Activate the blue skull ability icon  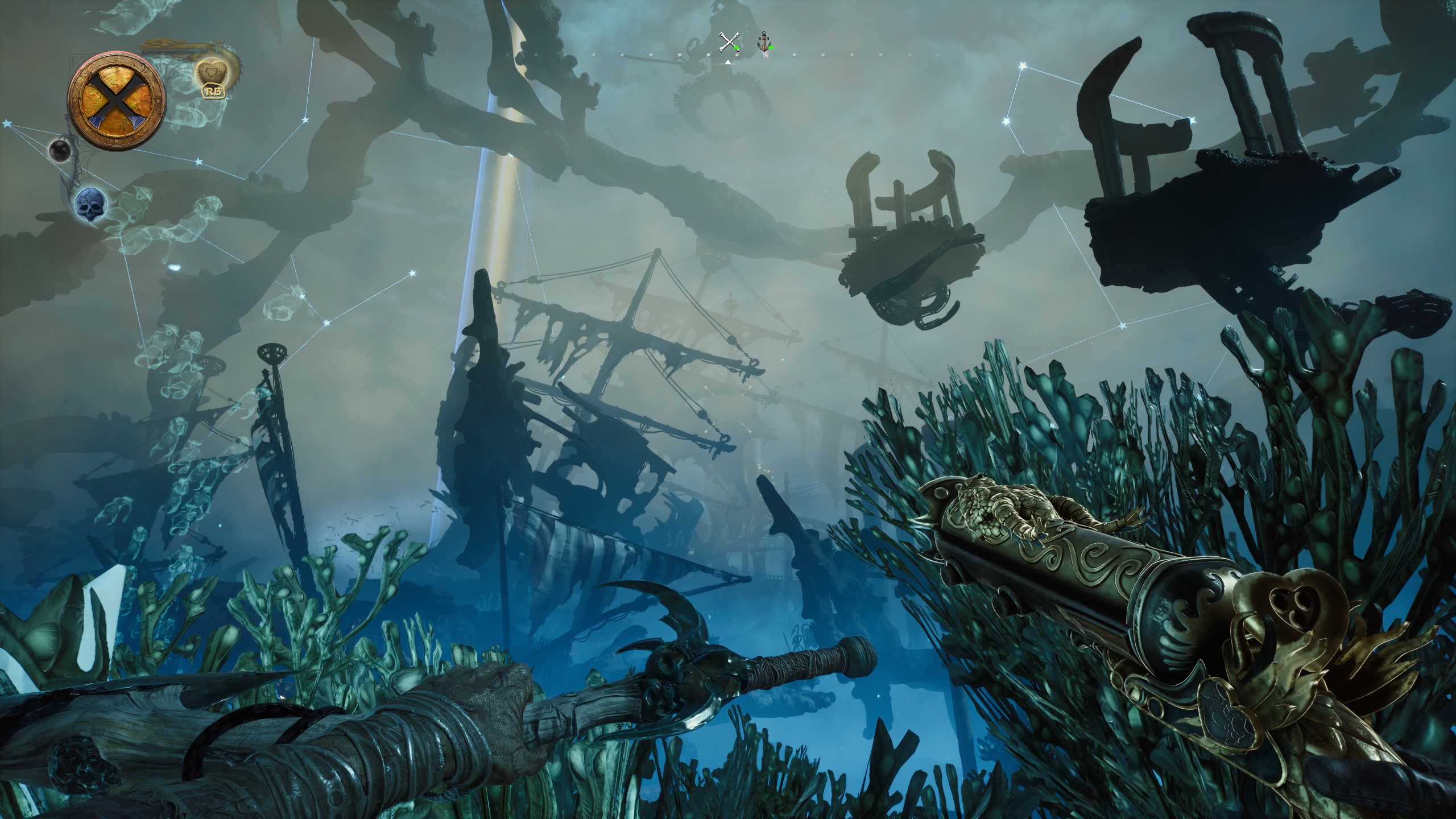(91, 204)
